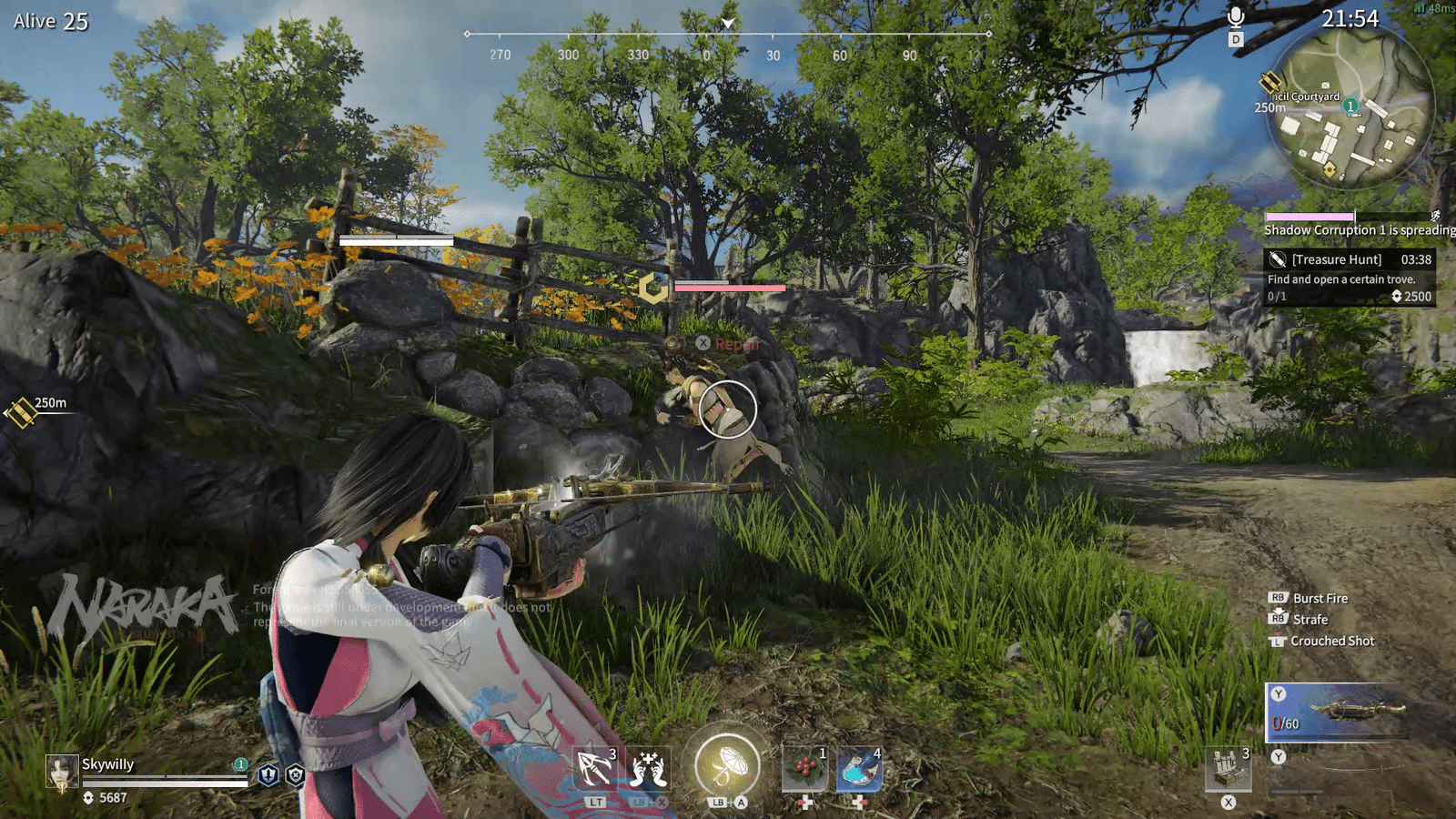Click Skywilly's character portrait

[62, 772]
